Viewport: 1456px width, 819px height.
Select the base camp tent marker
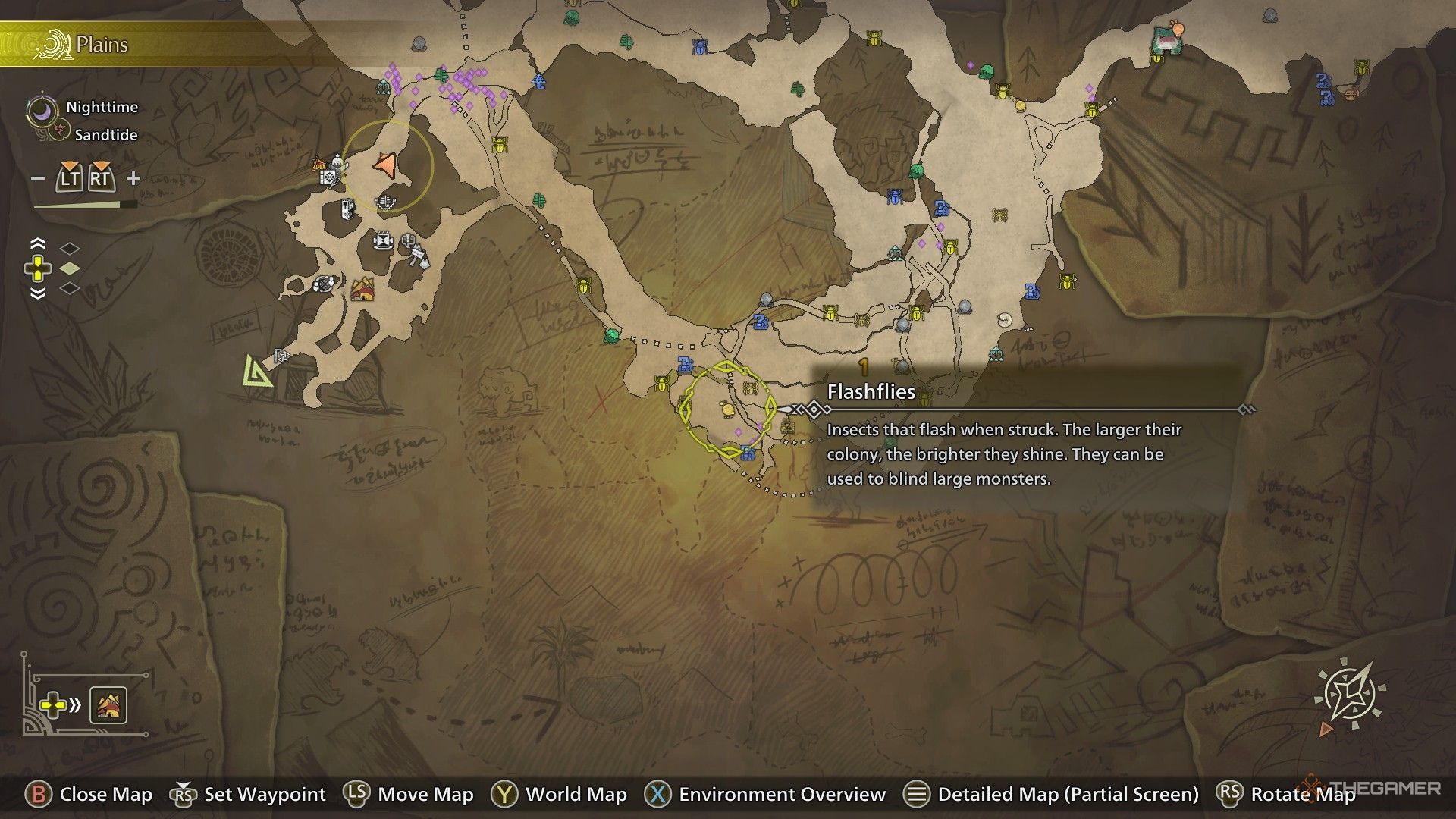362,289
